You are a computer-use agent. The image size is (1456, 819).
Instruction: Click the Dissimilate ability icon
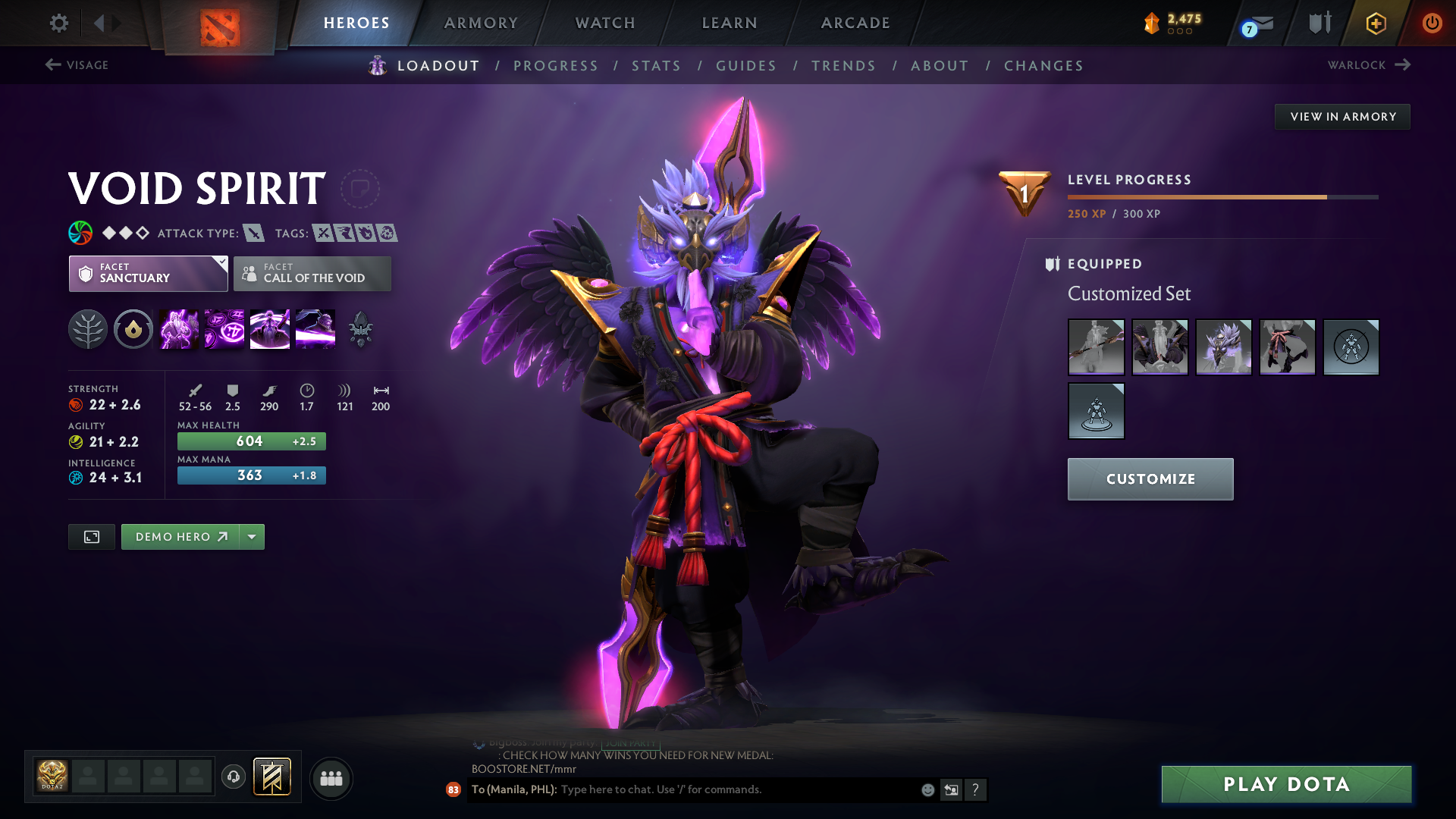tap(224, 329)
